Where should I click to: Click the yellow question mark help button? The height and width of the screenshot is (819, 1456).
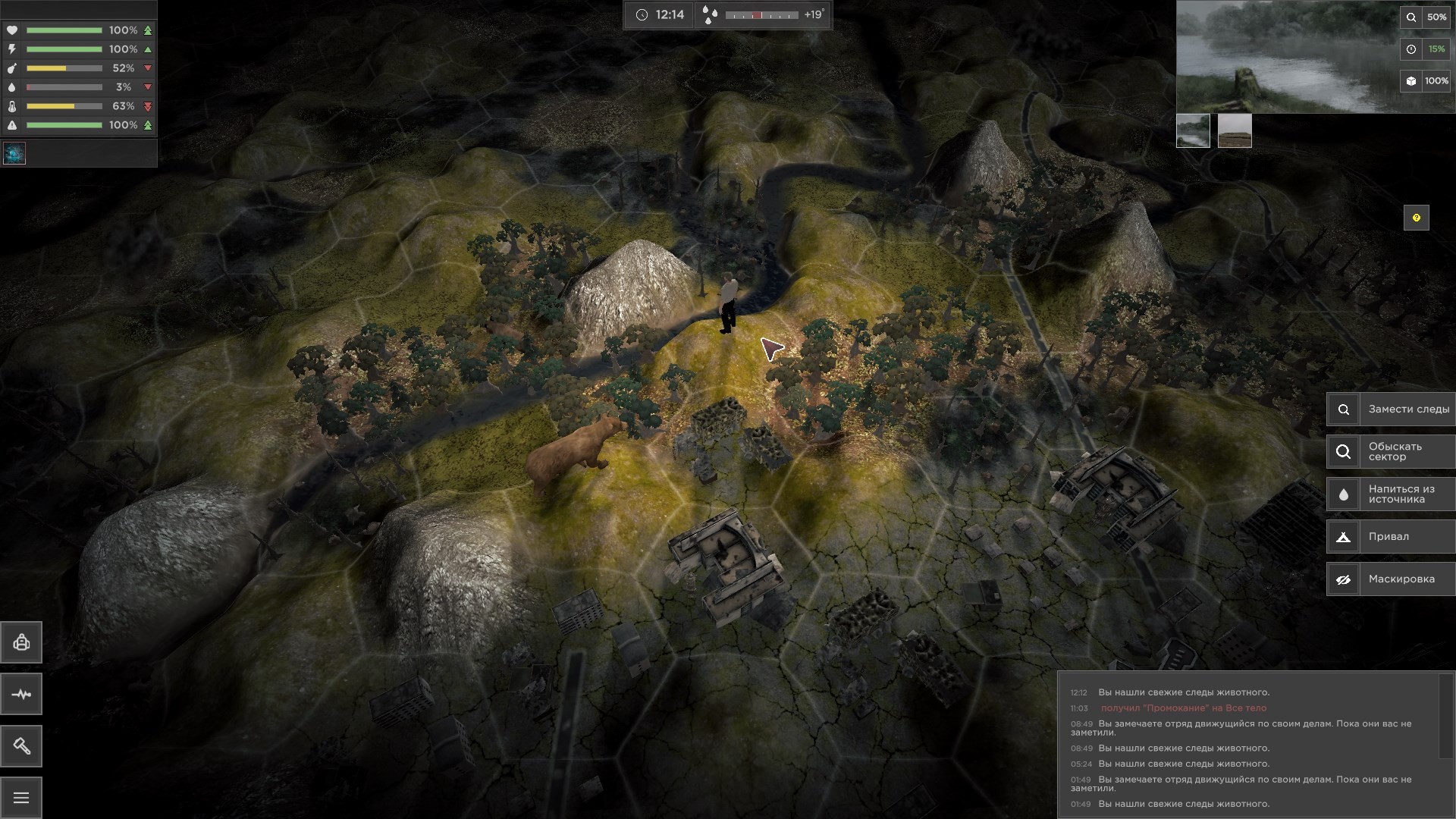[x=1416, y=218]
